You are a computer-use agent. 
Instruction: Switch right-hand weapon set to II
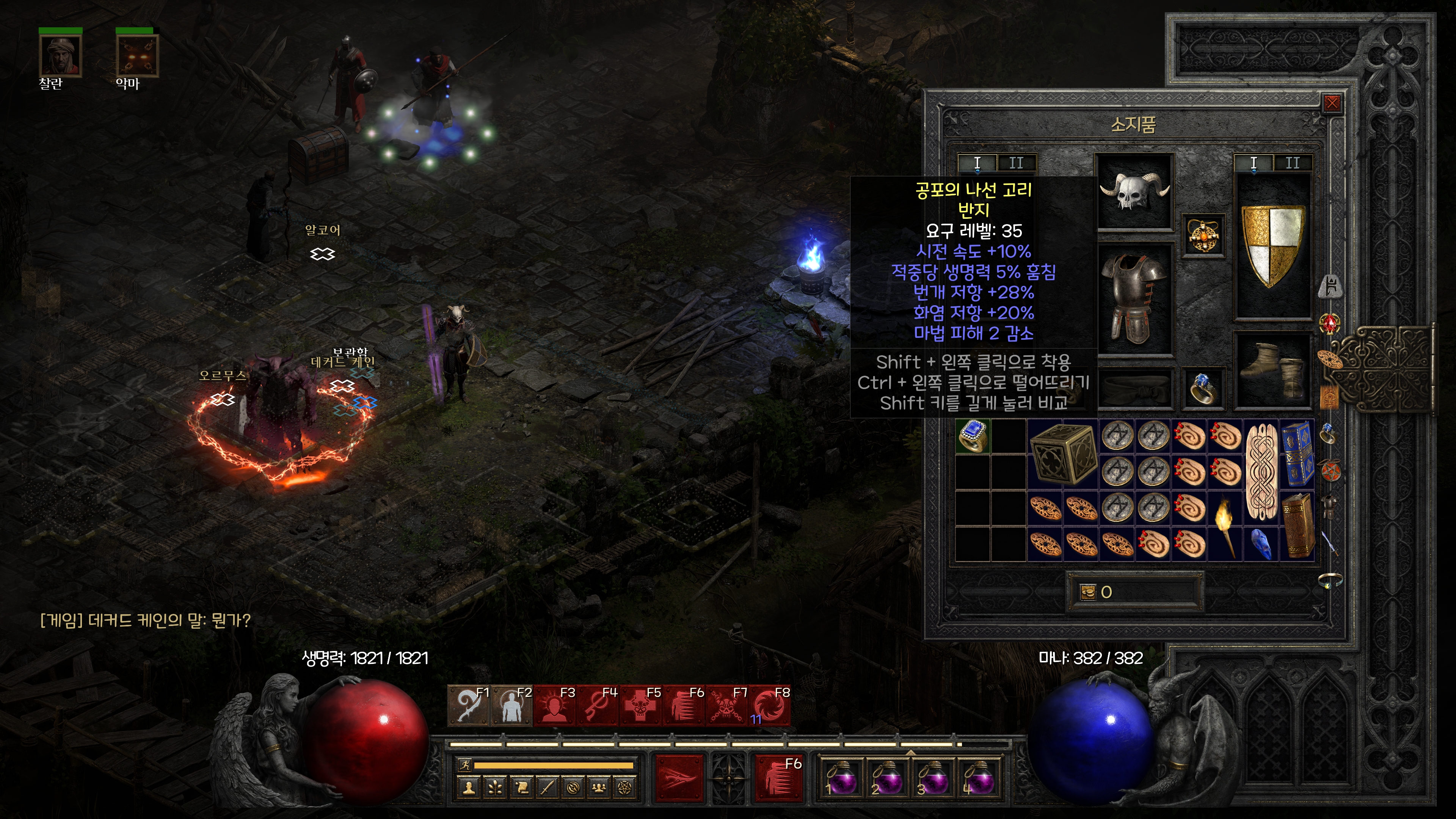point(1292,163)
